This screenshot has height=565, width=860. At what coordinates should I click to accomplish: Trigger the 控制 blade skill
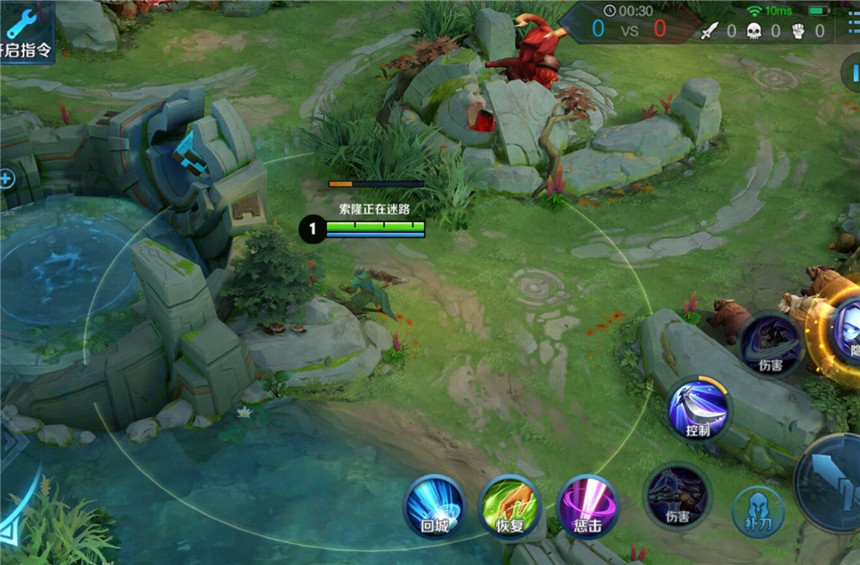699,407
